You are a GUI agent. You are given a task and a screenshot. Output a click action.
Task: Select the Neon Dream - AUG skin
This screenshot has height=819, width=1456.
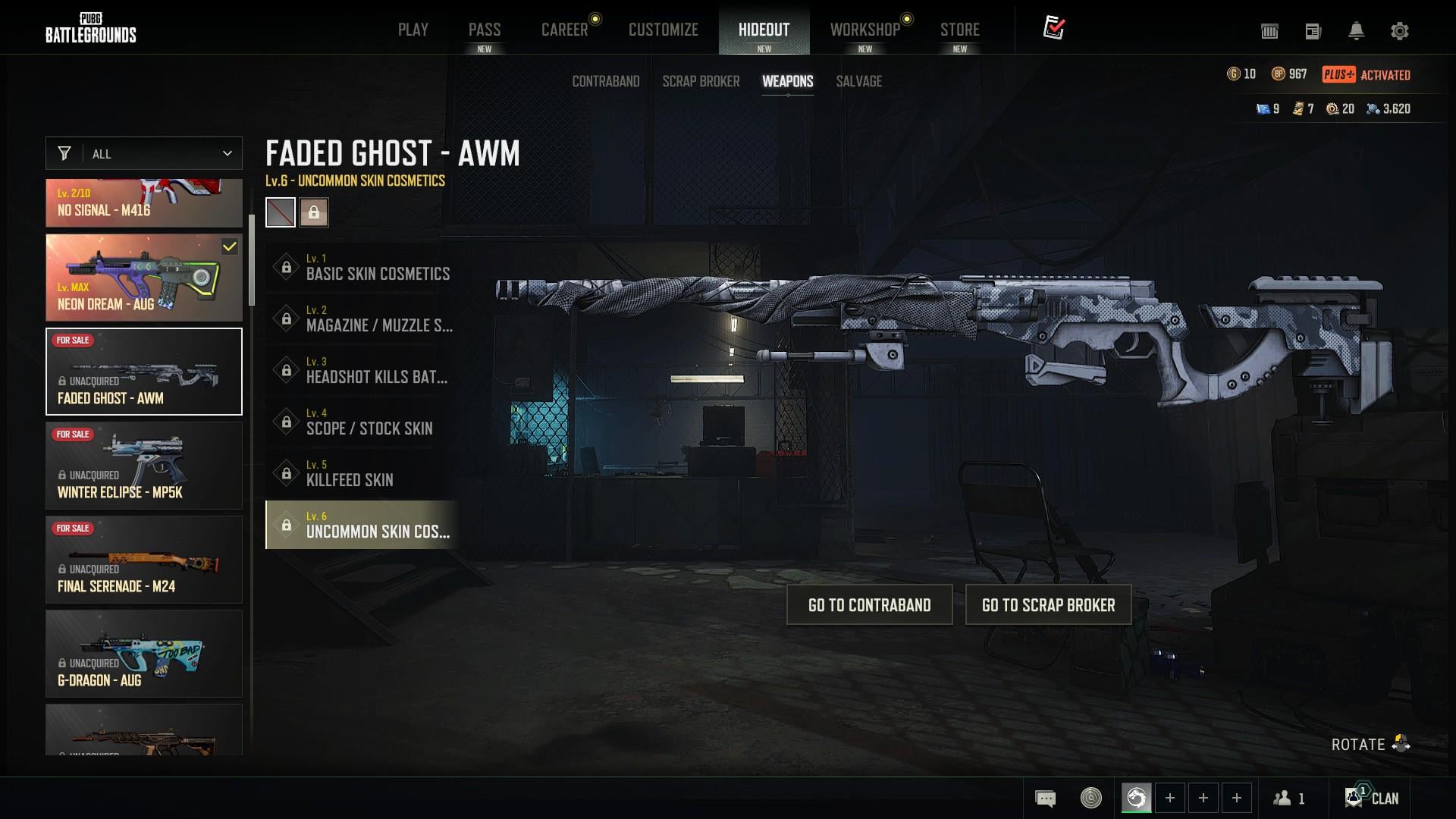144,278
